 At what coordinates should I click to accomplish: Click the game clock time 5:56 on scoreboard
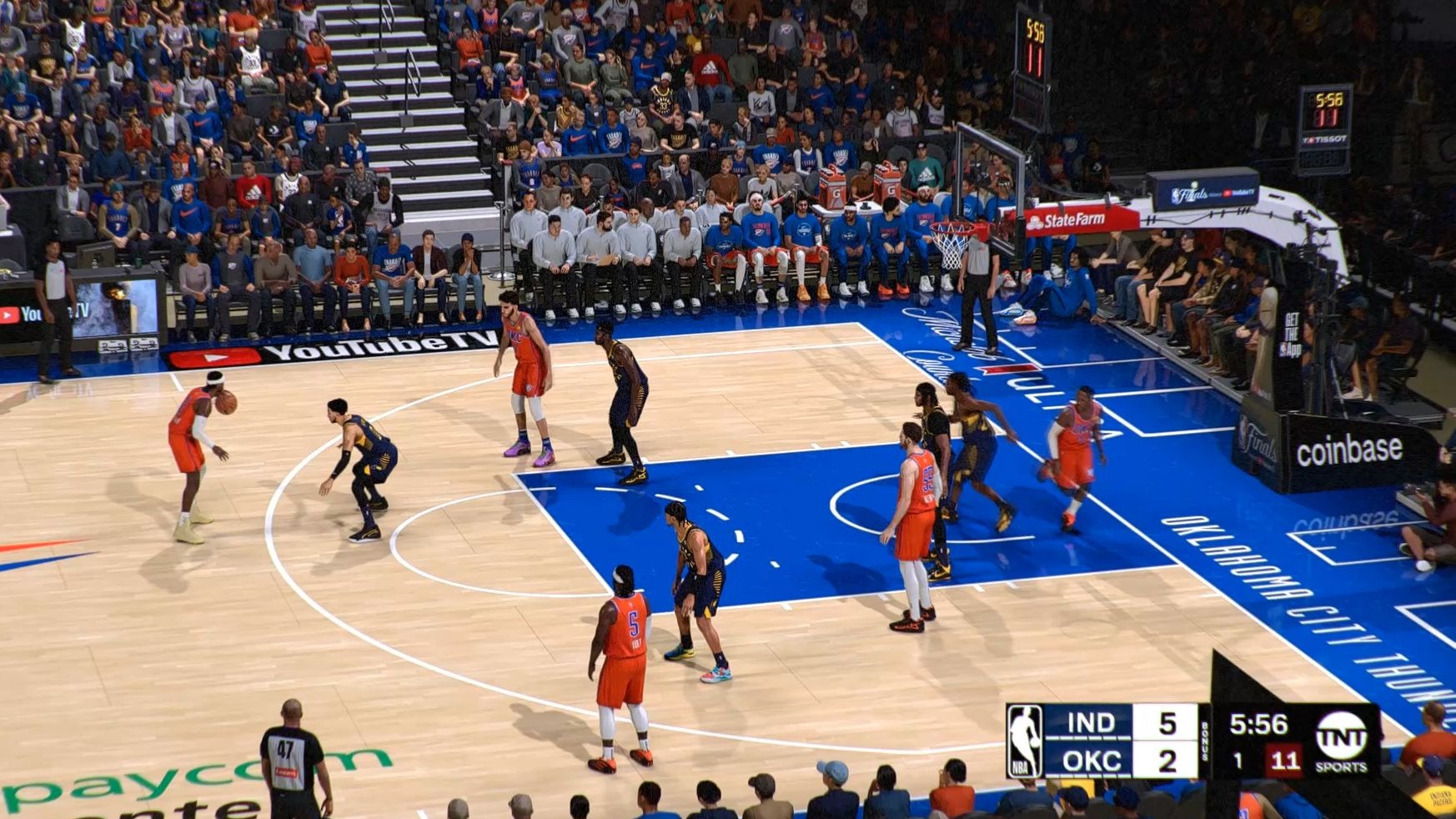click(x=1259, y=724)
